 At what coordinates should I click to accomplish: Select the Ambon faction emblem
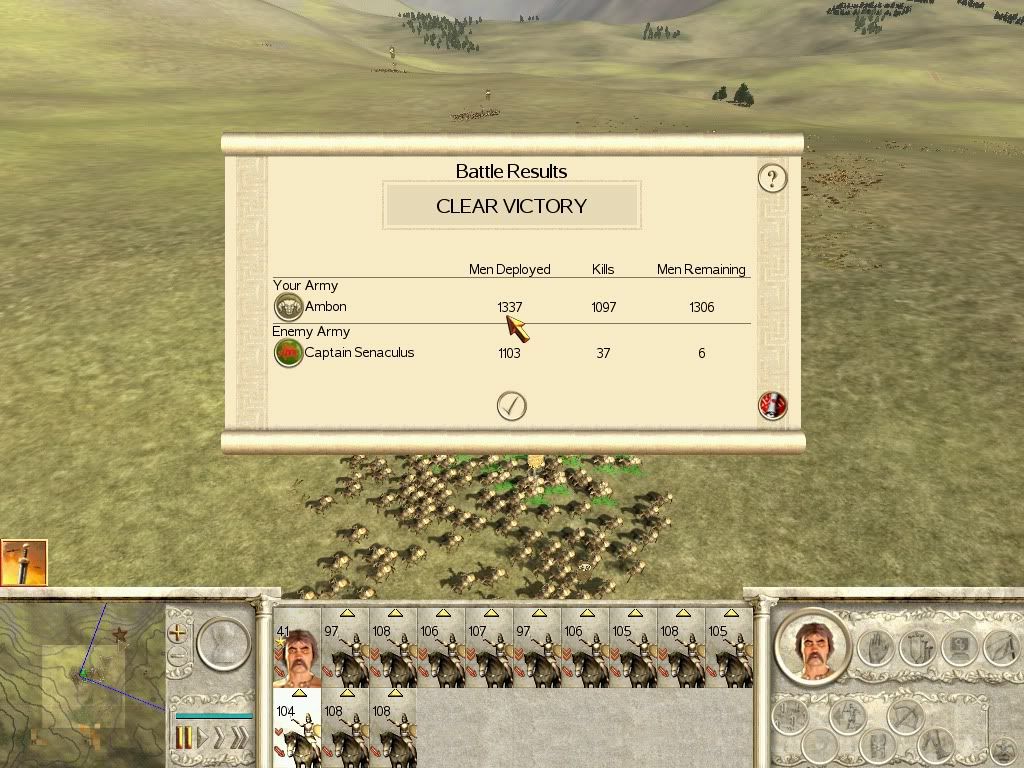click(288, 307)
